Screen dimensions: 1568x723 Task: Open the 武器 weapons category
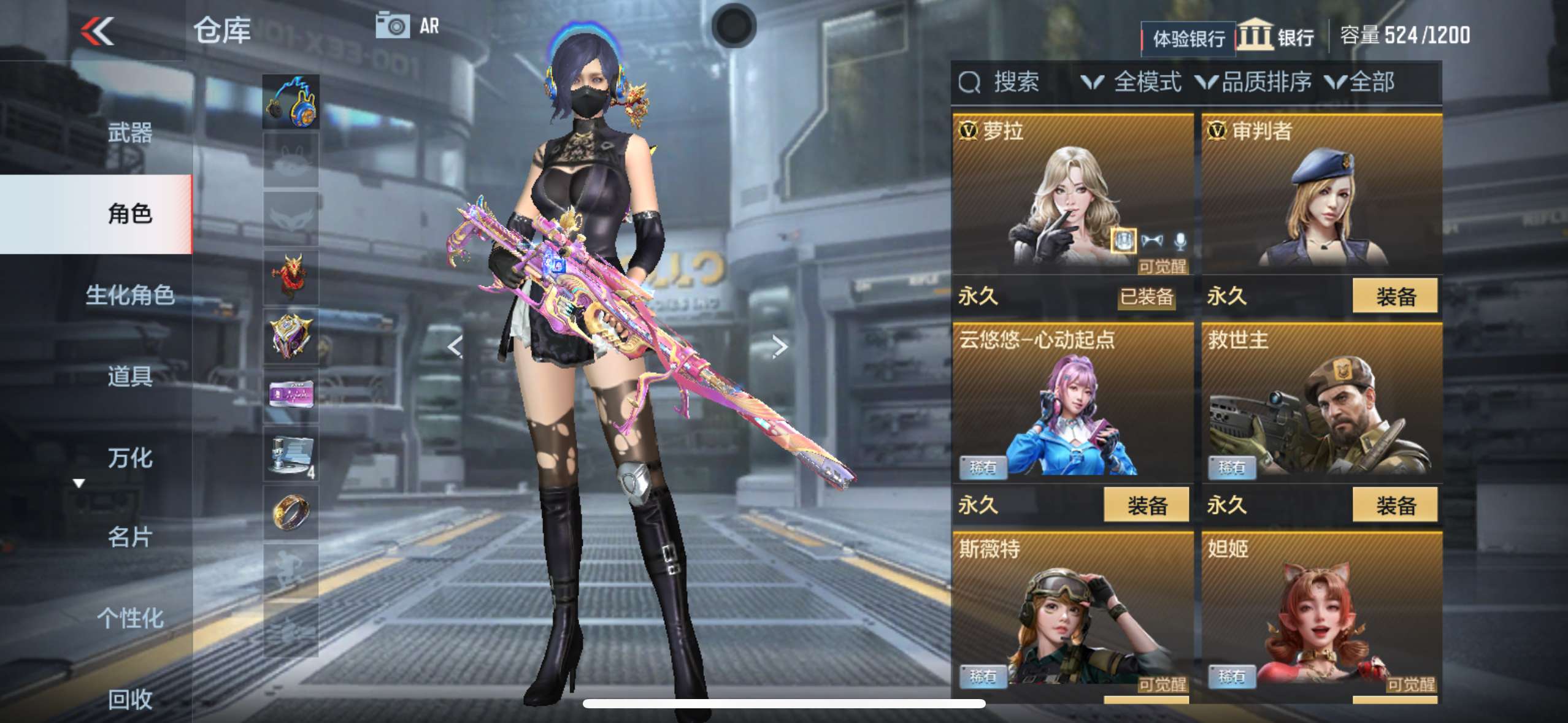(129, 132)
